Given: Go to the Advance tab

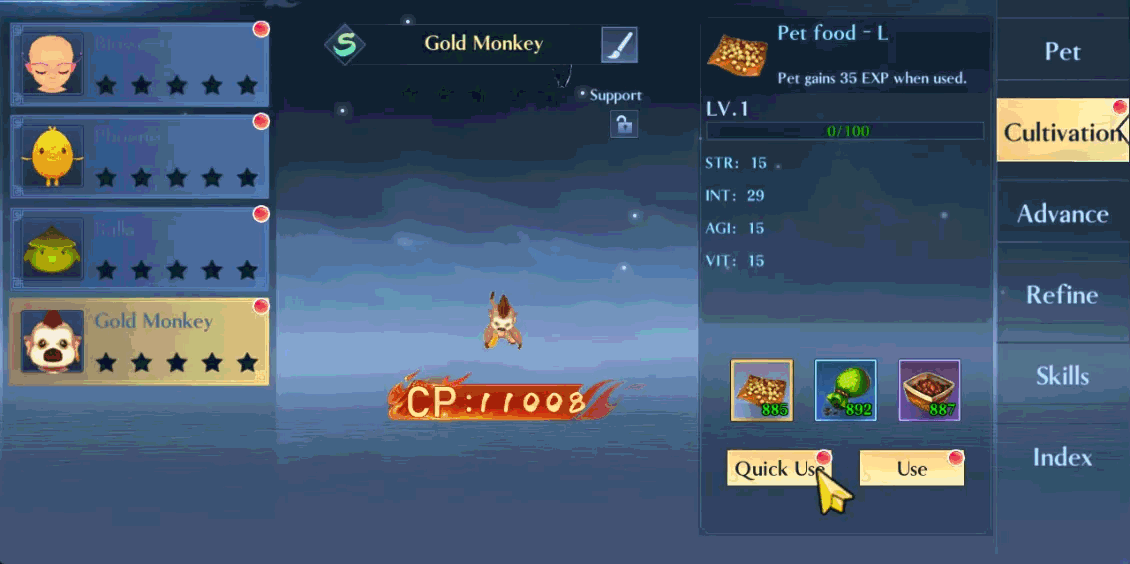Looking at the screenshot, I should point(1062,214).
